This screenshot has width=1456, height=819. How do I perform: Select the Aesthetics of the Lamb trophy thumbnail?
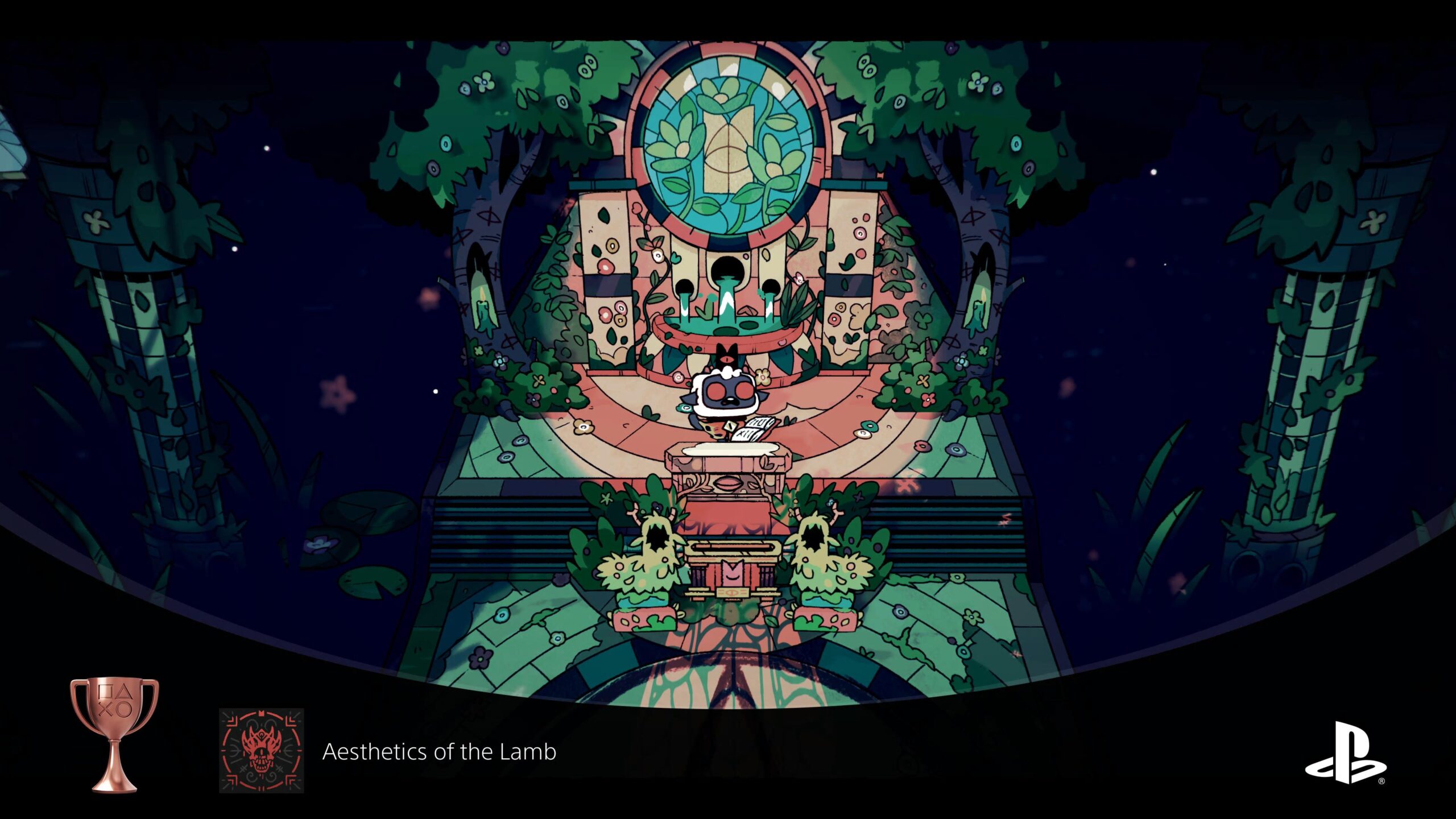coord(261,750)
